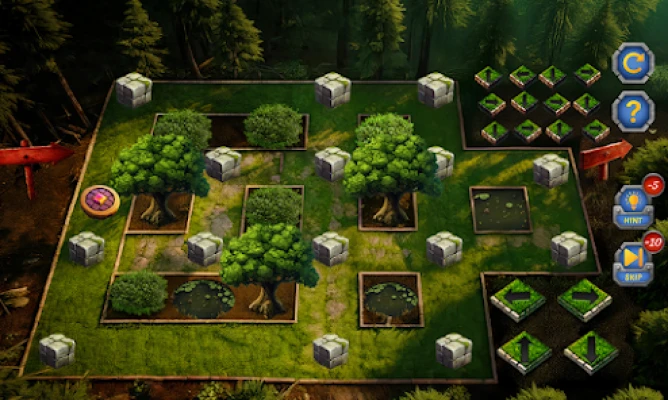Skip this level with the Skip button
Viewport: 668px width, 400px height.
[x=632, y=263]
